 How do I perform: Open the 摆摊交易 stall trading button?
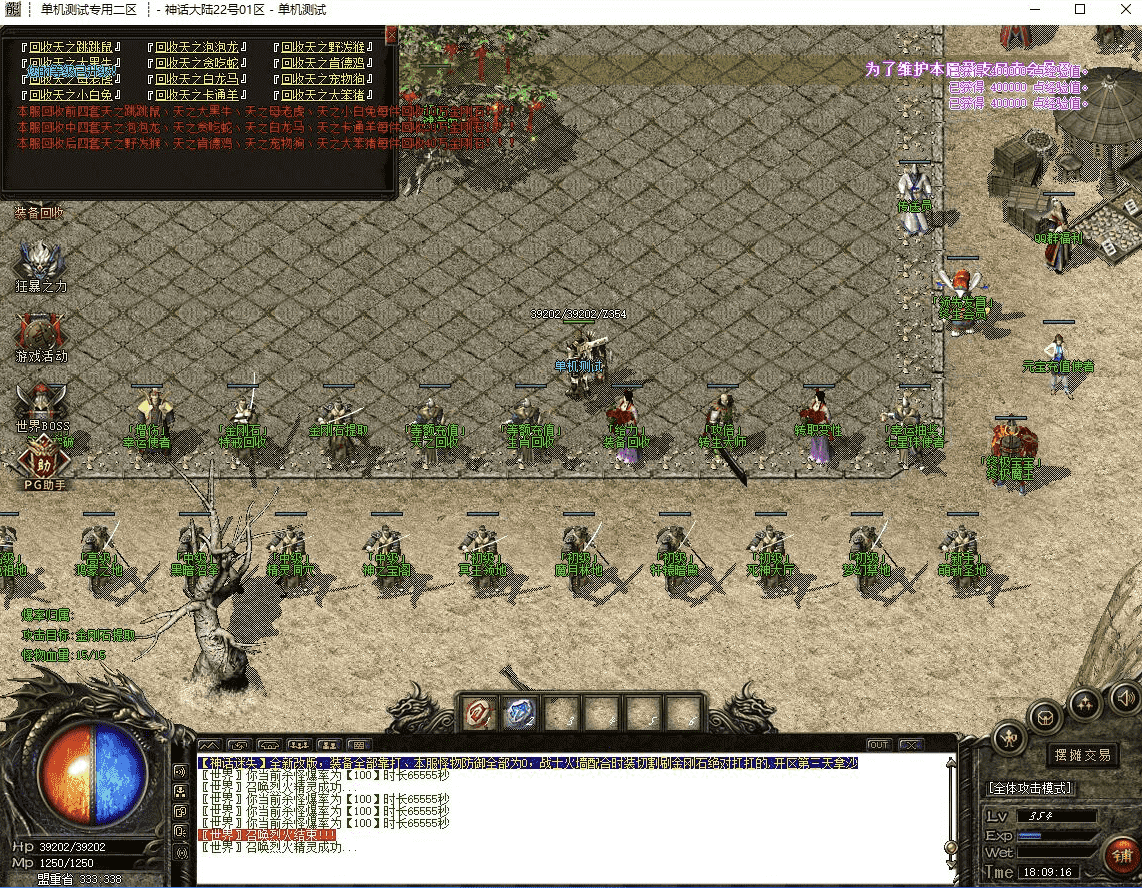[x=1082, y=755]
